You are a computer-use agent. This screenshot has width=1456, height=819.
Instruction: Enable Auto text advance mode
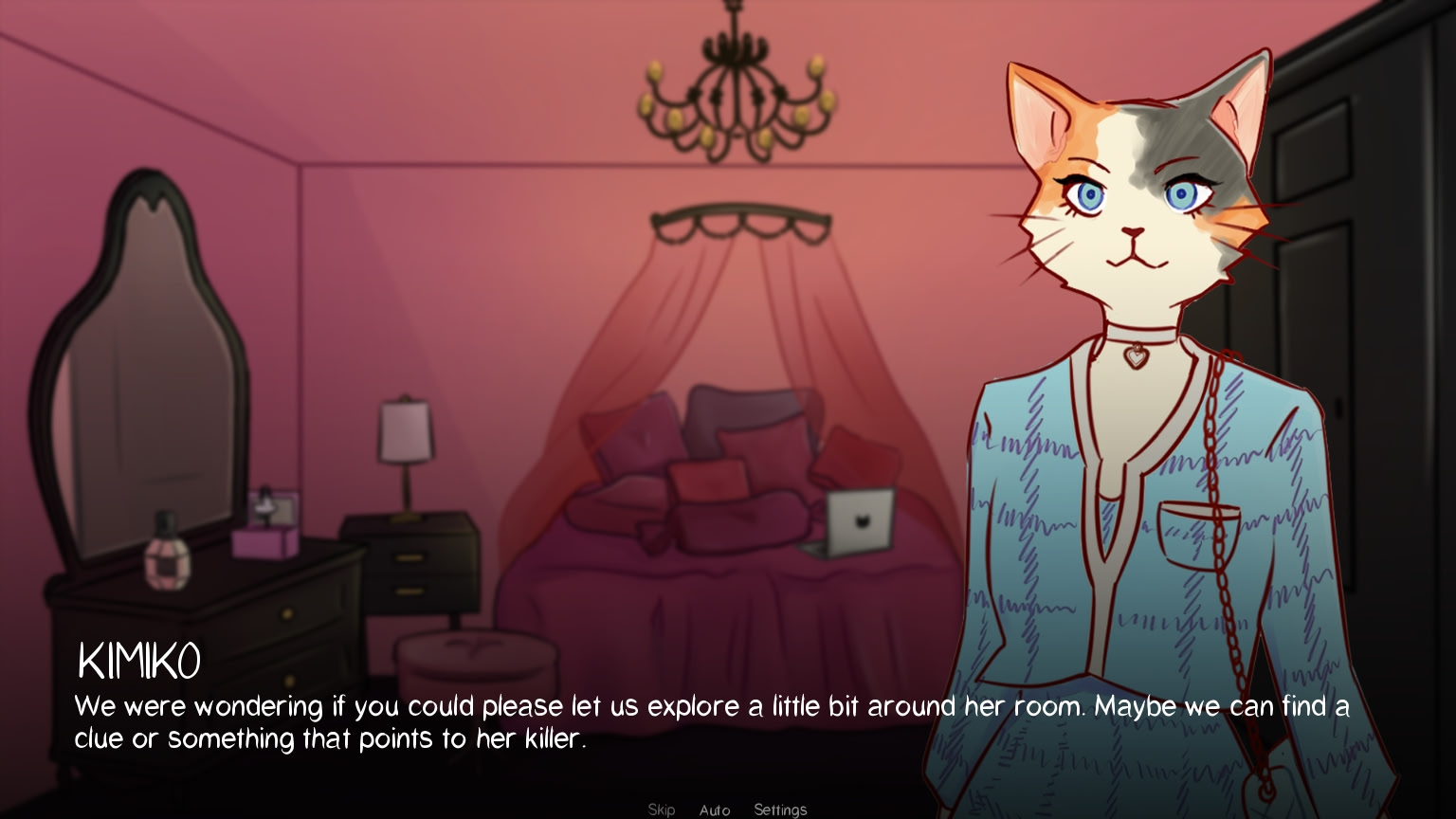point(716,810)
